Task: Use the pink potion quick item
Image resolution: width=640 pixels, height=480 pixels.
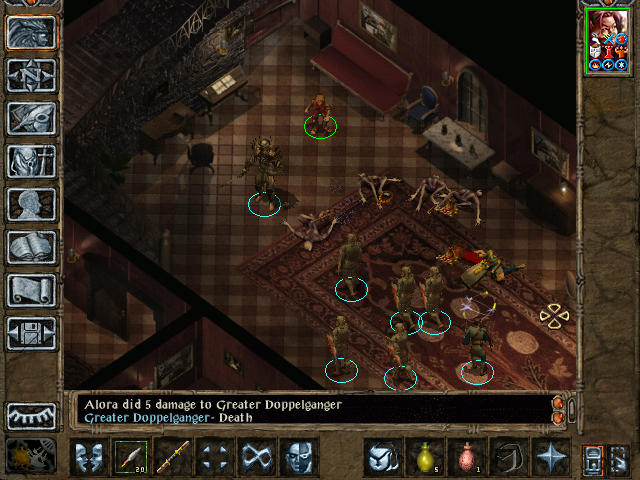Action: click(466, 458)
